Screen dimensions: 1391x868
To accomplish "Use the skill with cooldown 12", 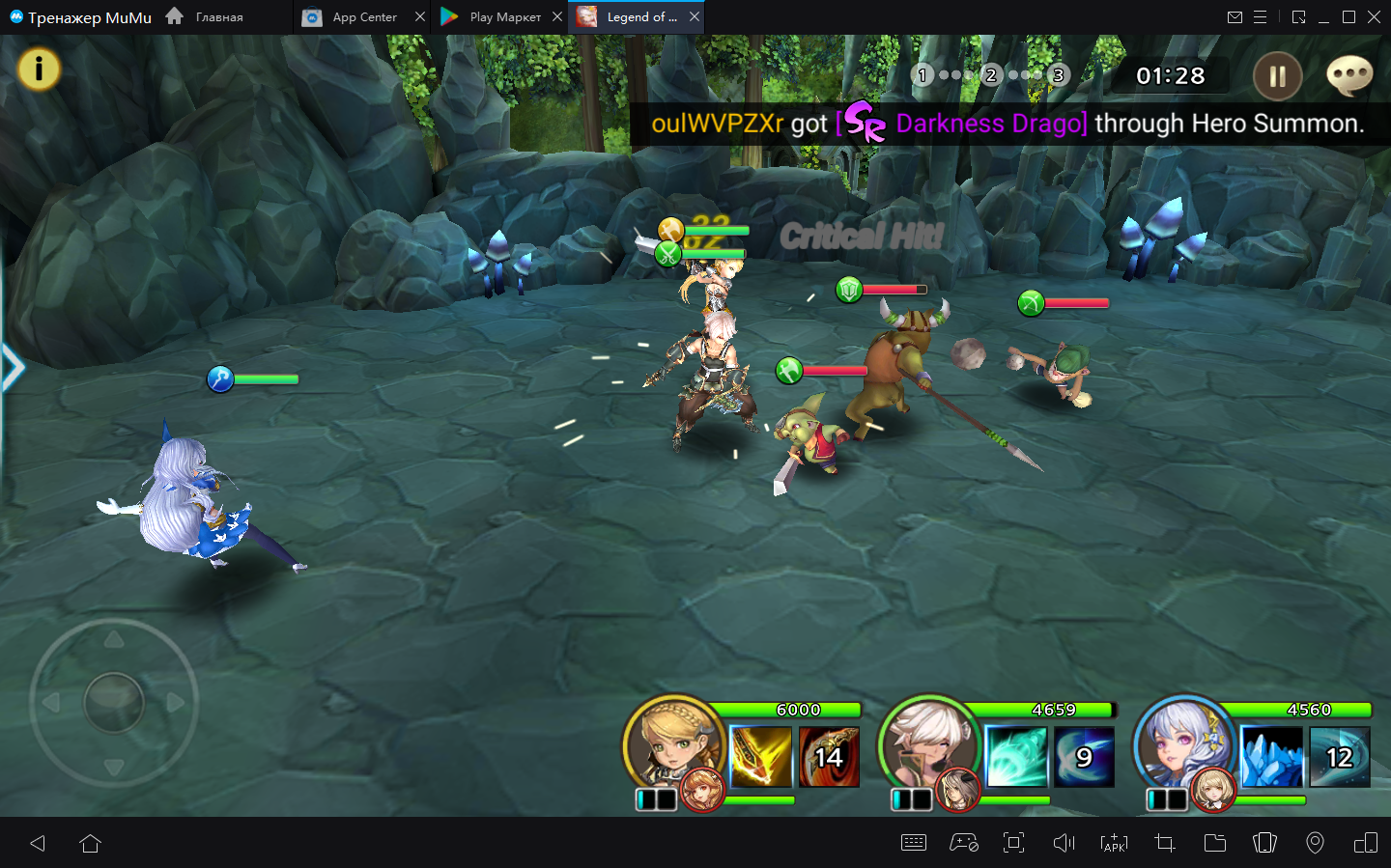I will pyautogui.click(x=1339, y=757).
